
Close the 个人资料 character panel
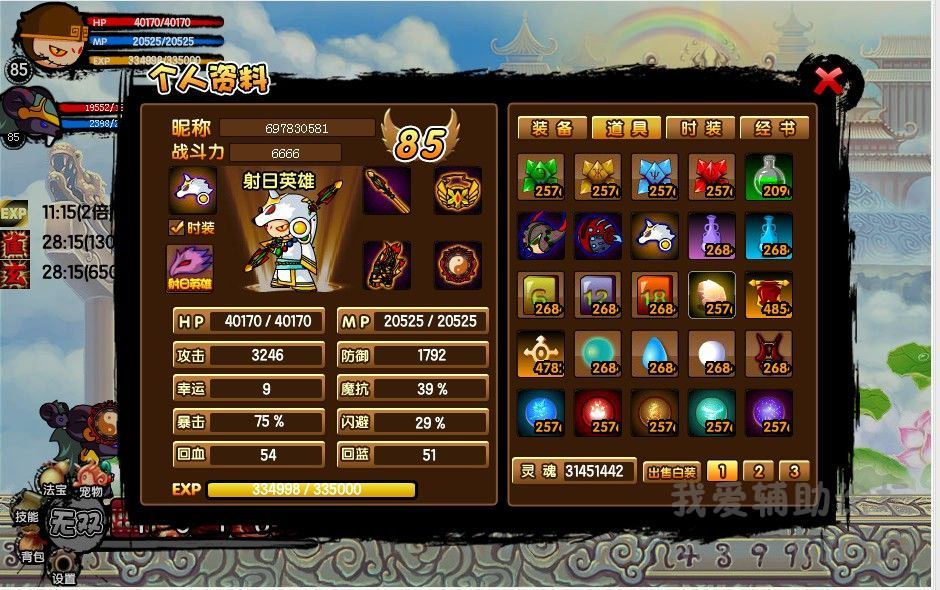coord(828,82)
